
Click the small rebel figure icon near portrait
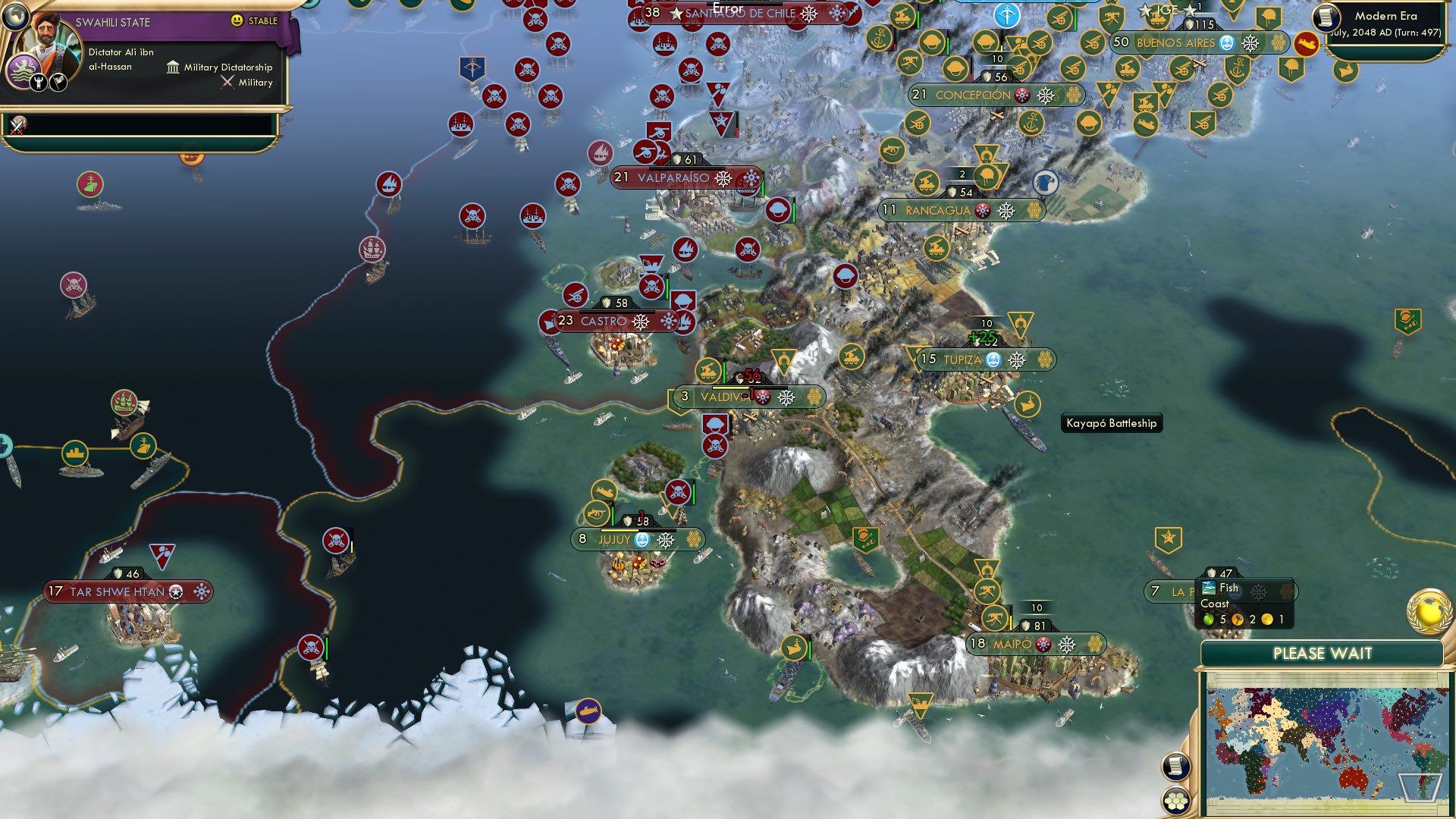coord(39,82)
